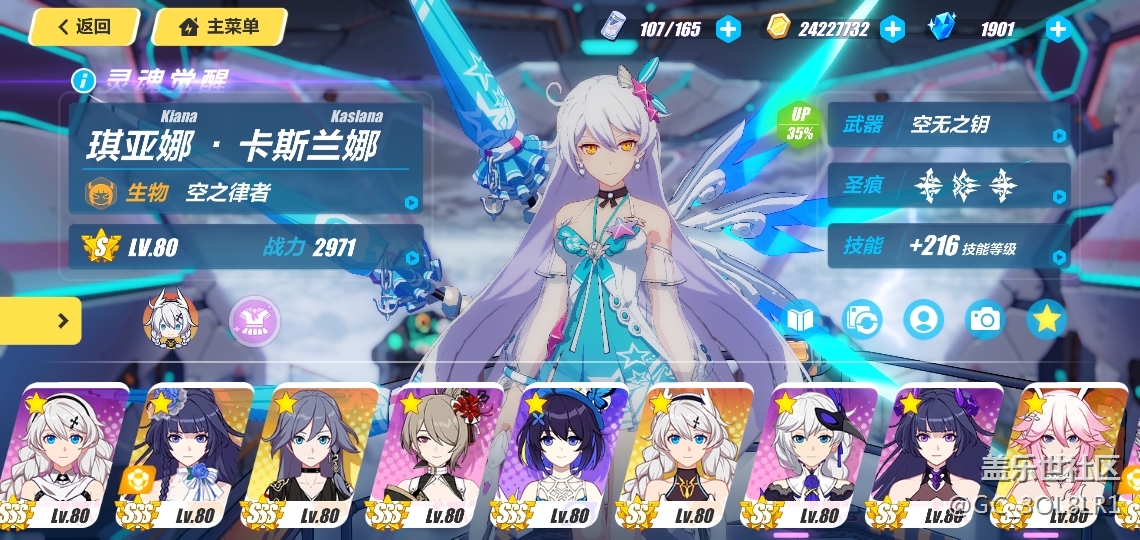1140x540 pixels.
Task: Open the 圣痕 stigmata panel
Action: (948, 184)
